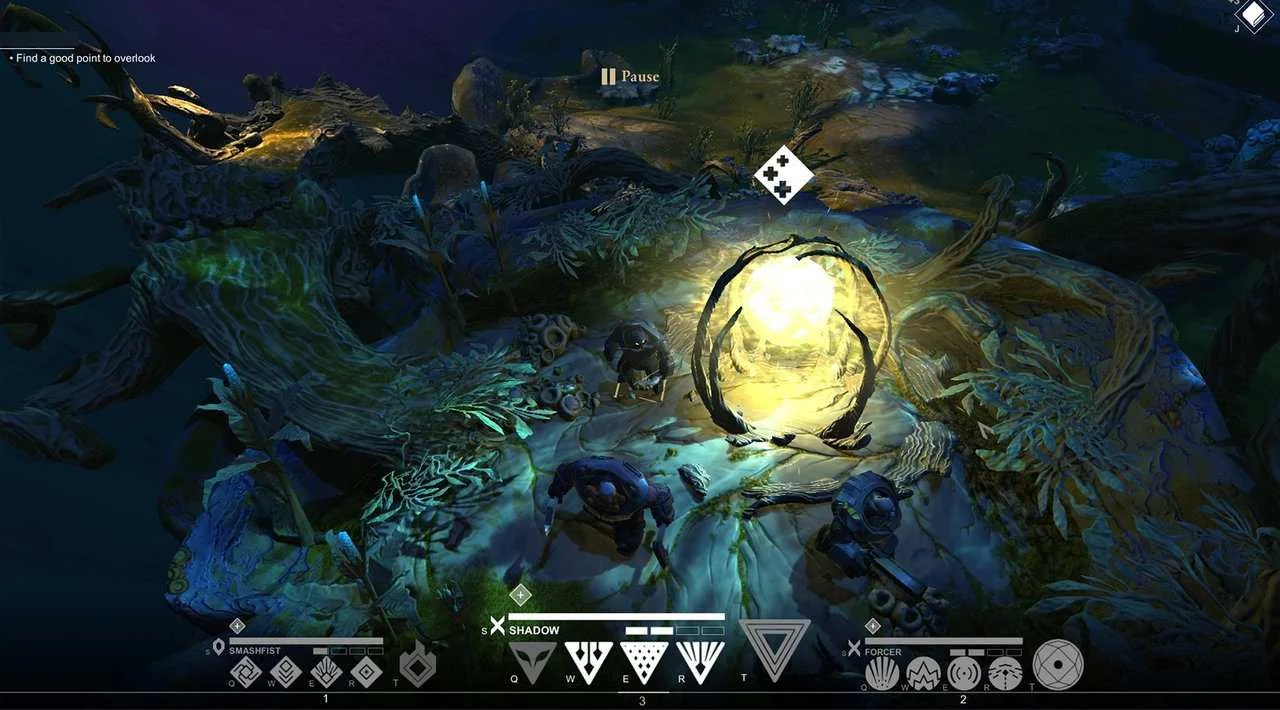Image resolution: width=1280 pixels, height=710 pixels.
Task: Click the Pause button
Action: point(630,76)
